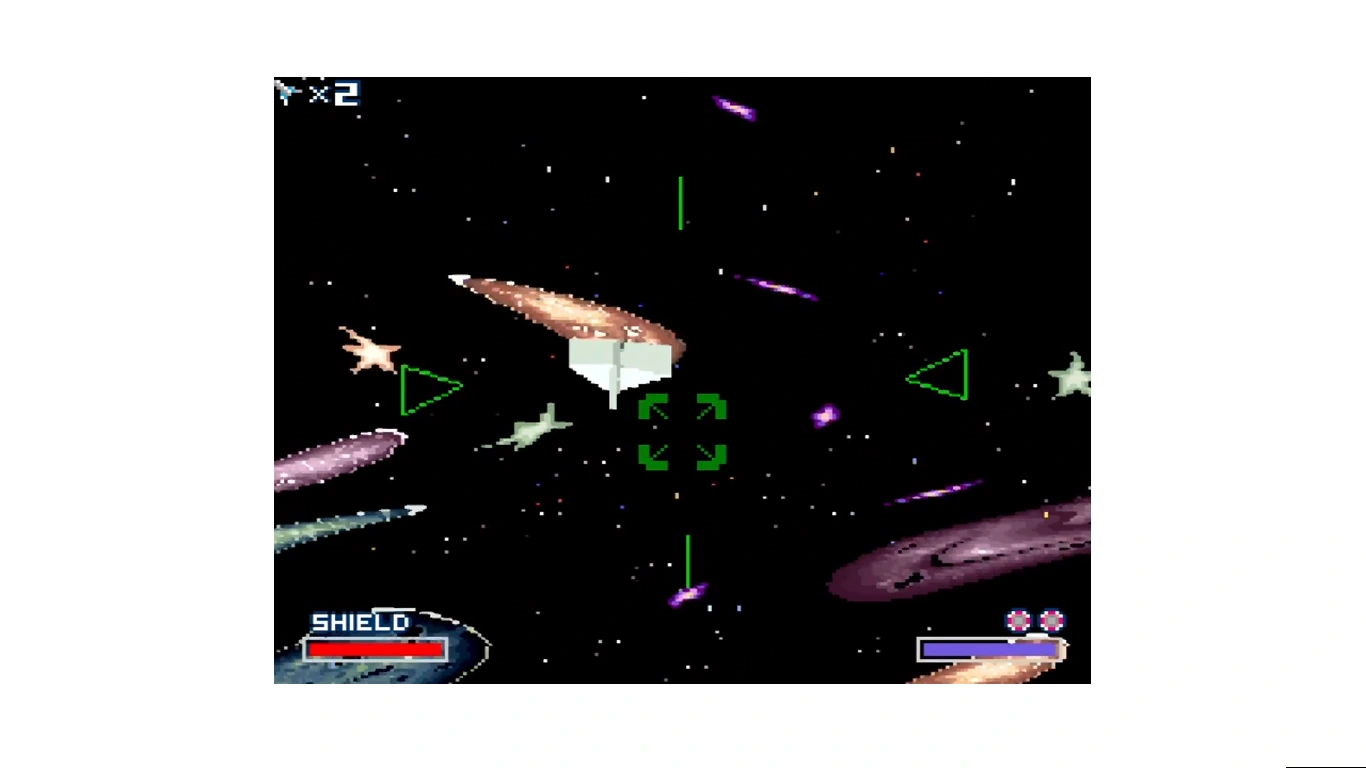Image resolution: width=1366 pixels, height=768 pixels.
Task: Click the blue boost gauge bottom right
Action: click(988, 650)
